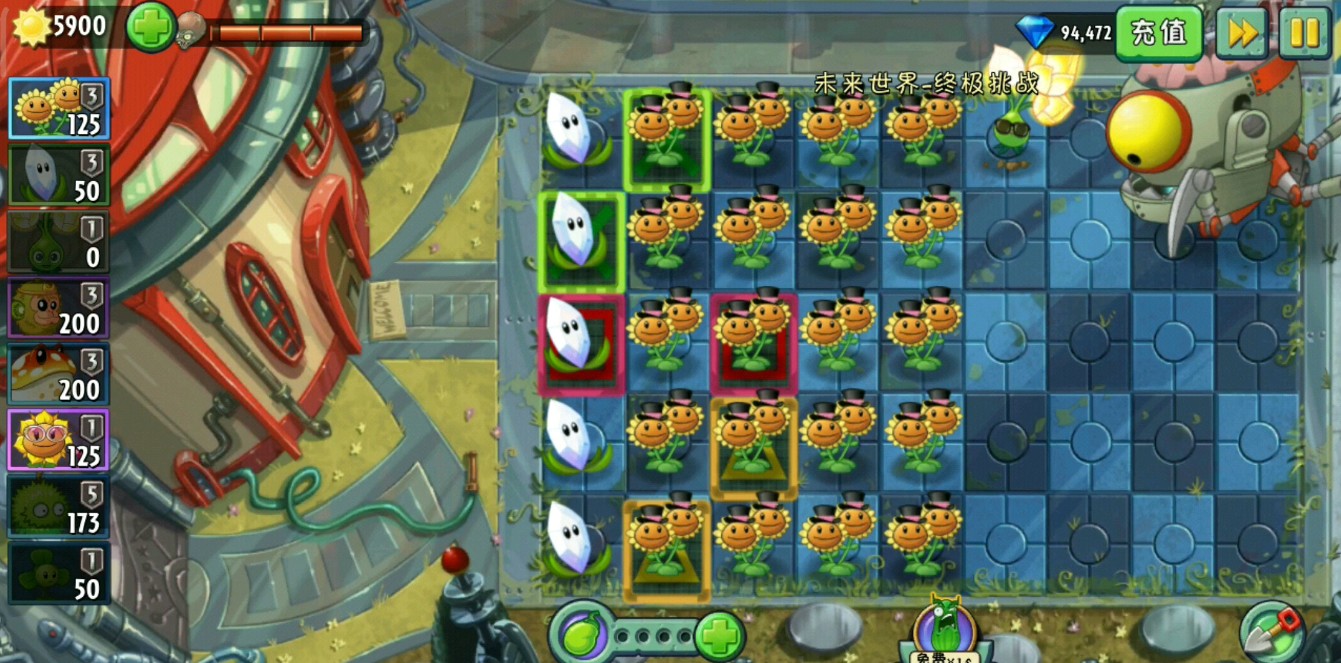Pick the zero-cost green sprout seed packet
The image size is (1341, 663).
59,241
